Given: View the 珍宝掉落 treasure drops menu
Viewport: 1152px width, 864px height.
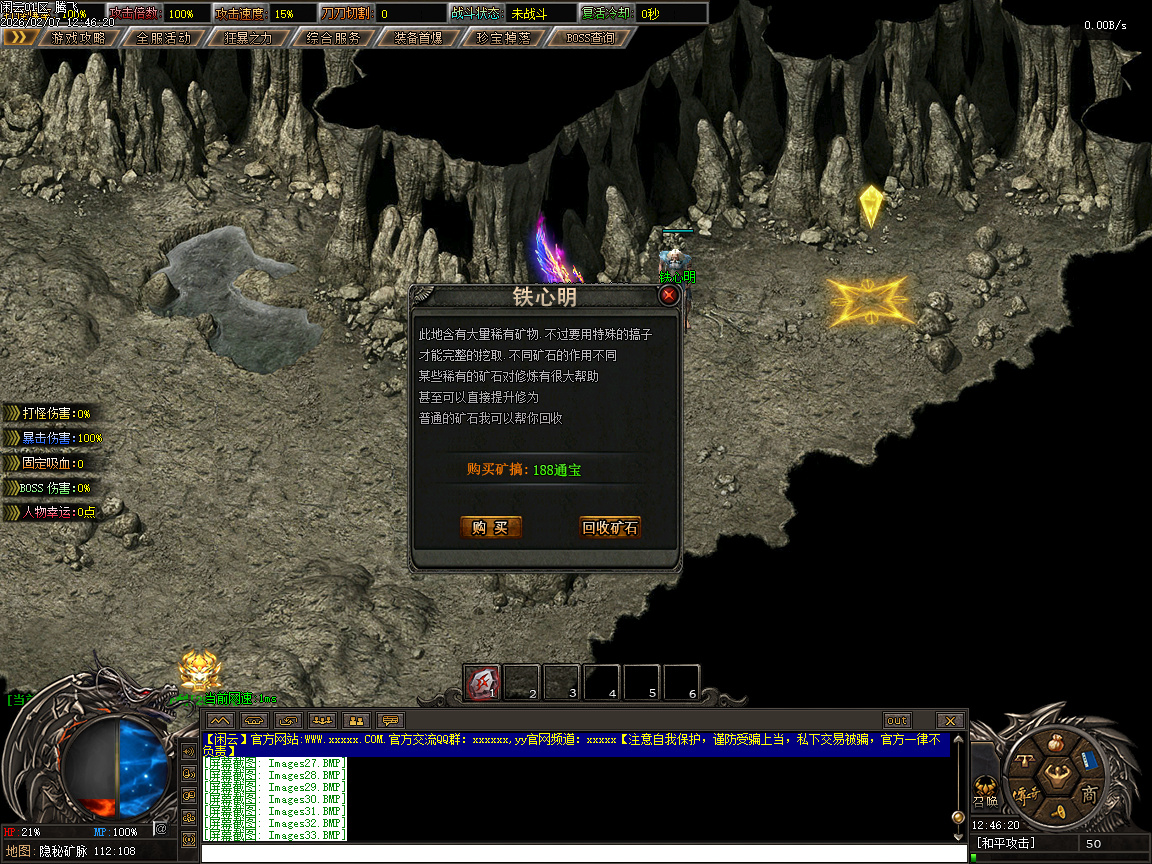Looking at the screenshot, I should coord(504,38).
